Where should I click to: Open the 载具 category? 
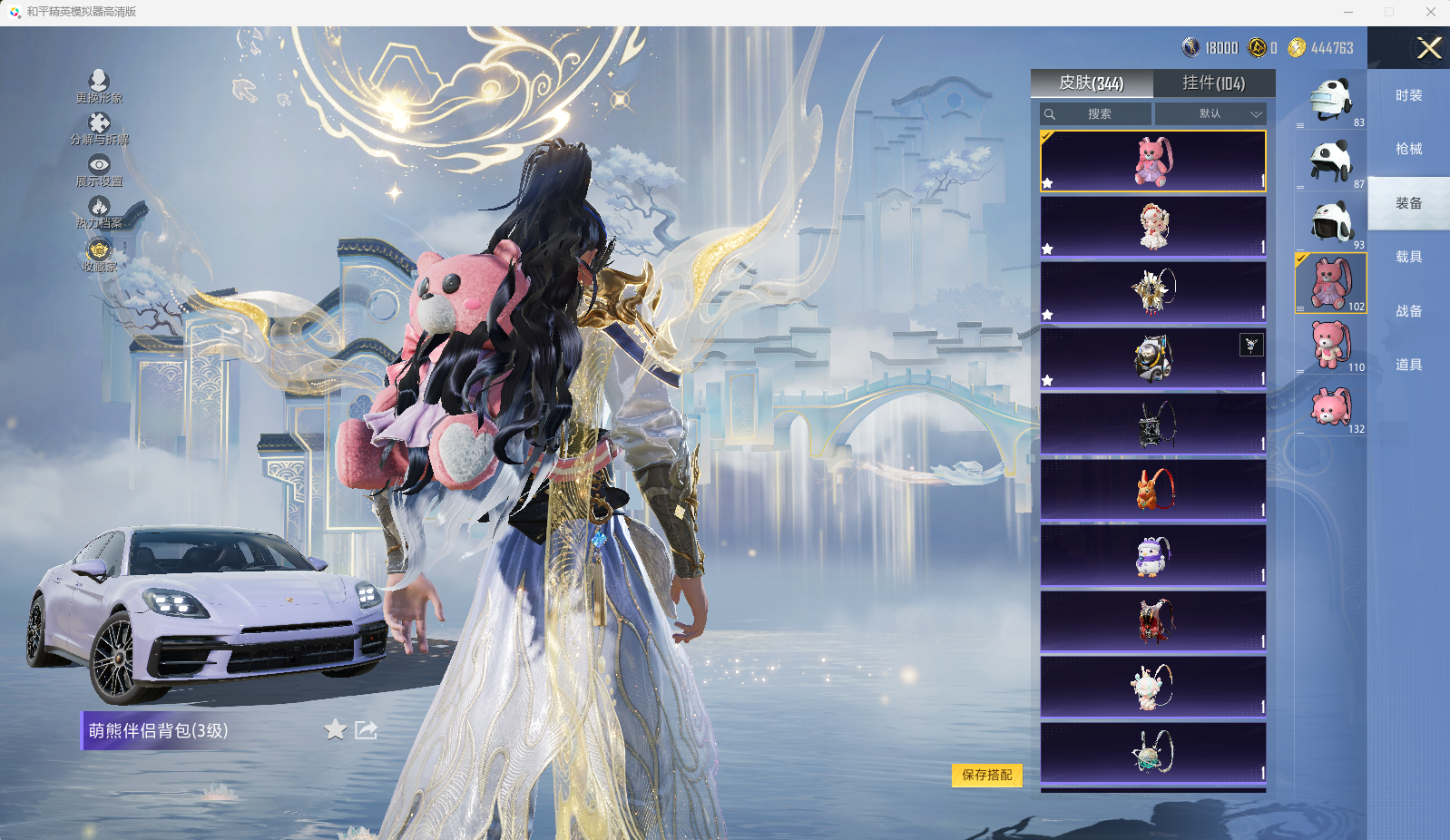coord(1408,258)
